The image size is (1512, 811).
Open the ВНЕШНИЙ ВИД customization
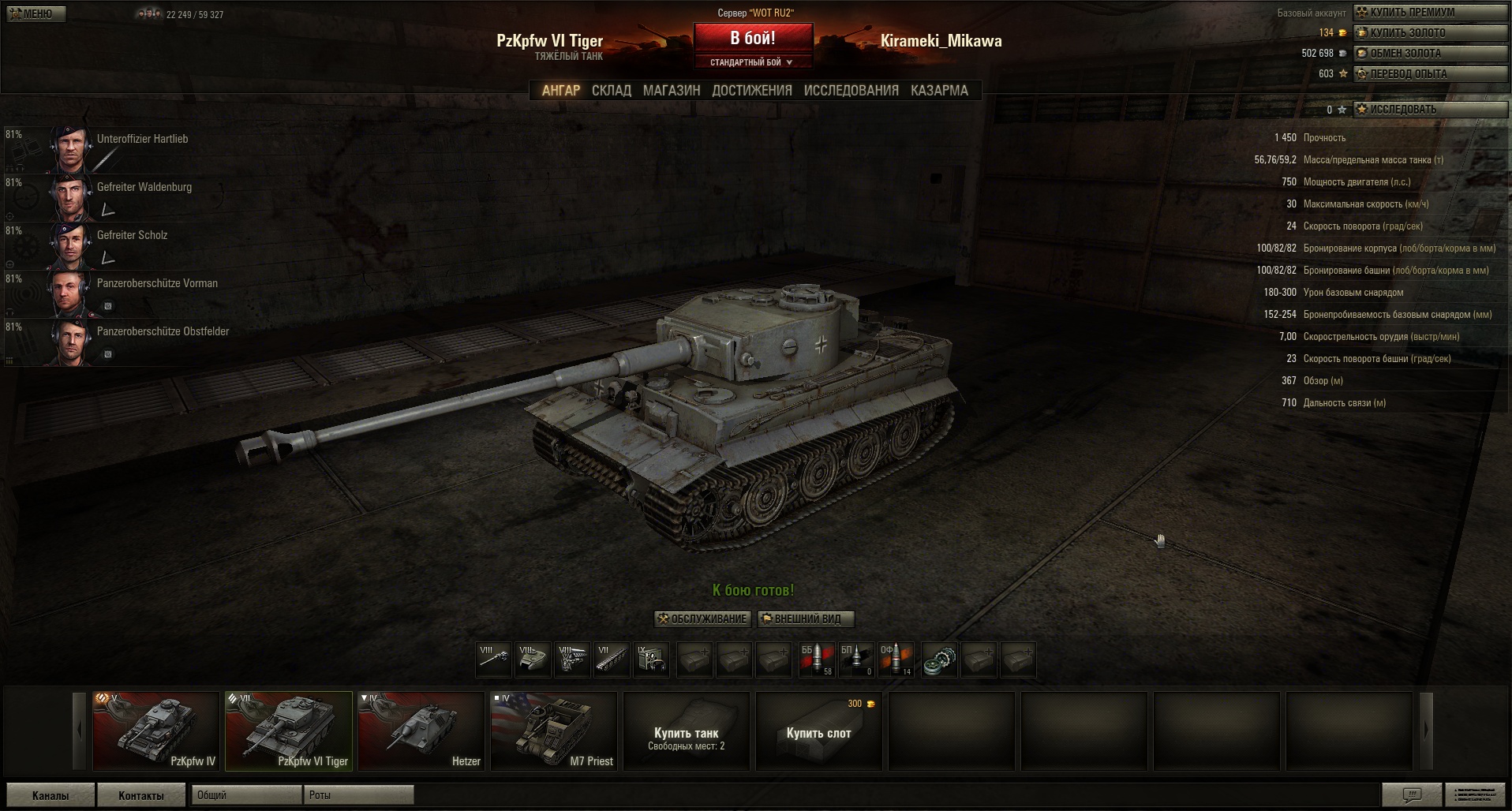tap(807, 619)
